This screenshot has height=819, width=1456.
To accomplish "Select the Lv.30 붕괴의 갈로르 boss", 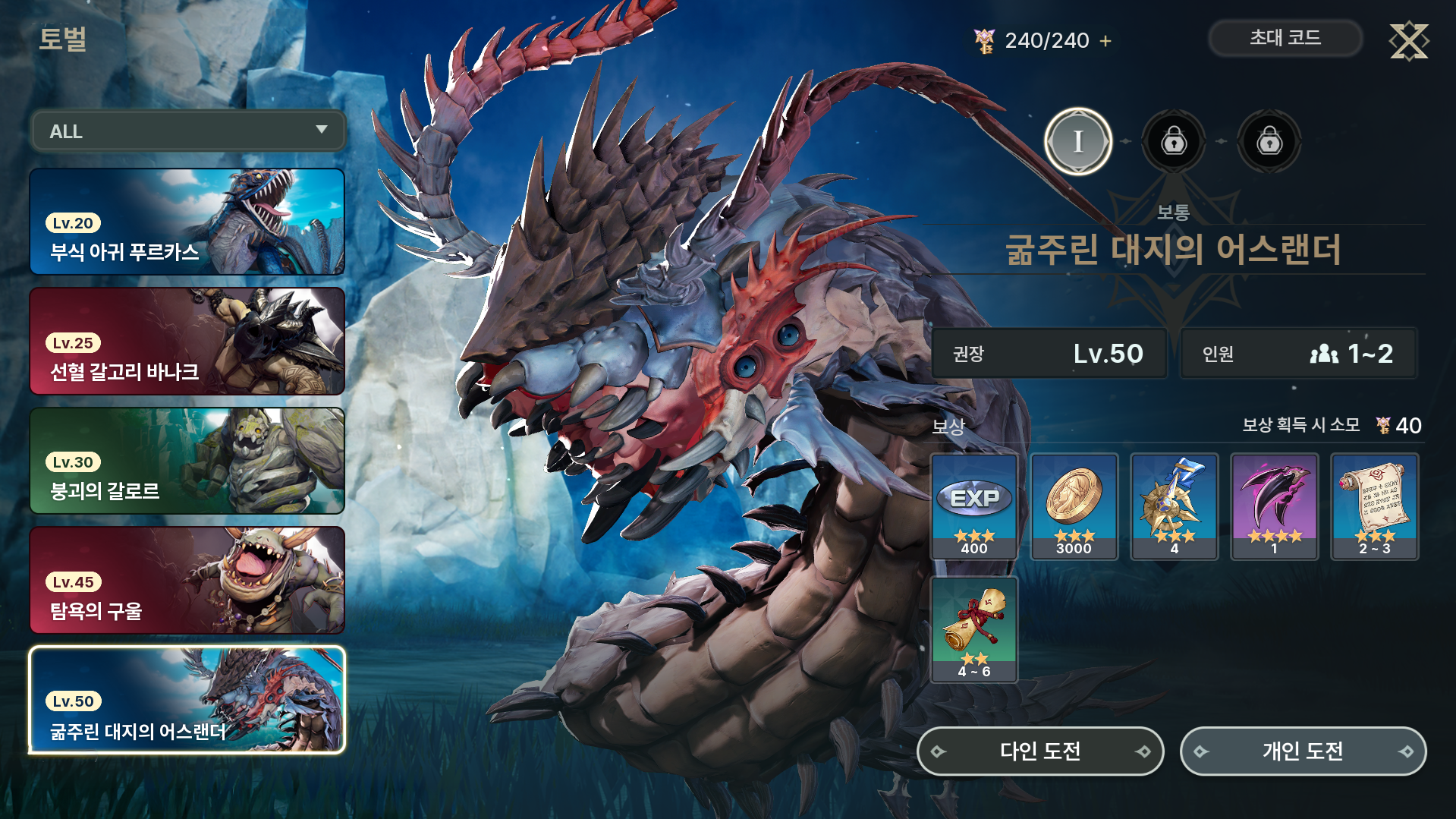I will (x=187, y=461).
